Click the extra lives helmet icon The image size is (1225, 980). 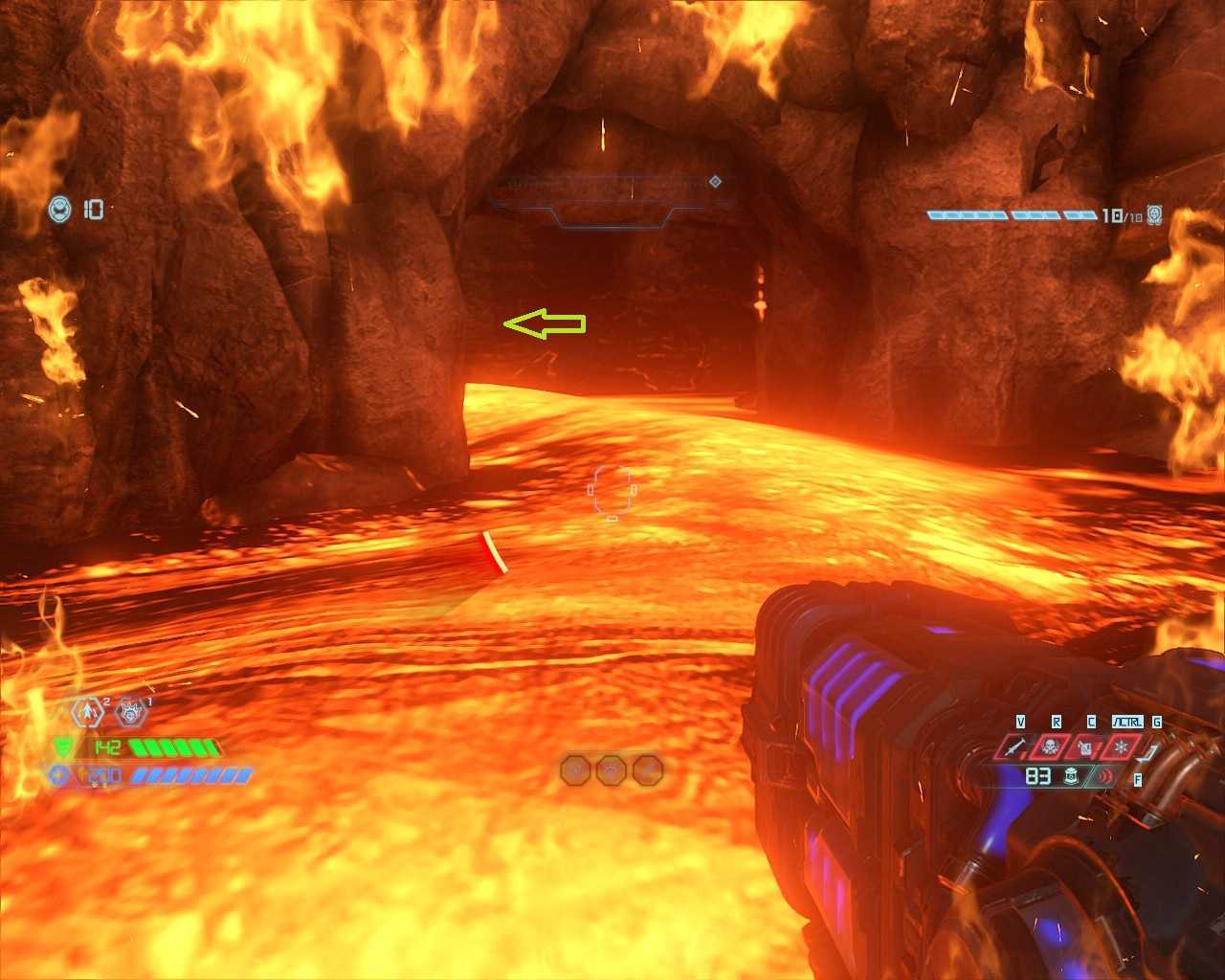click(x=59, y=208)
